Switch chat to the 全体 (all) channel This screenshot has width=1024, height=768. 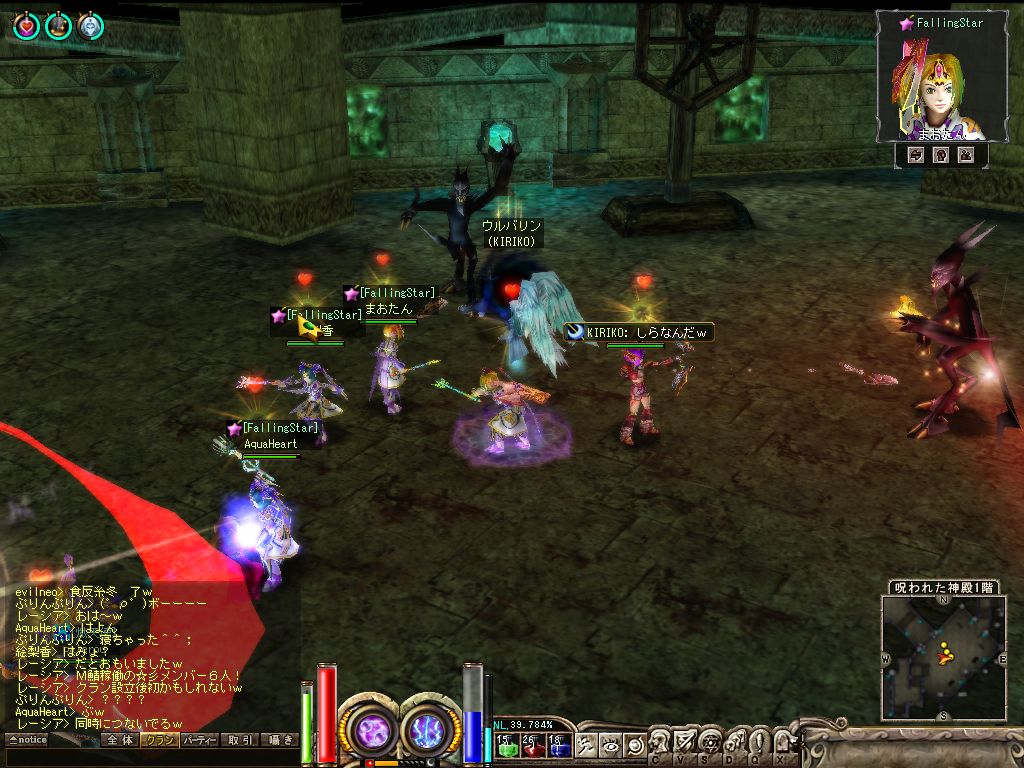(x=120, y=740)
